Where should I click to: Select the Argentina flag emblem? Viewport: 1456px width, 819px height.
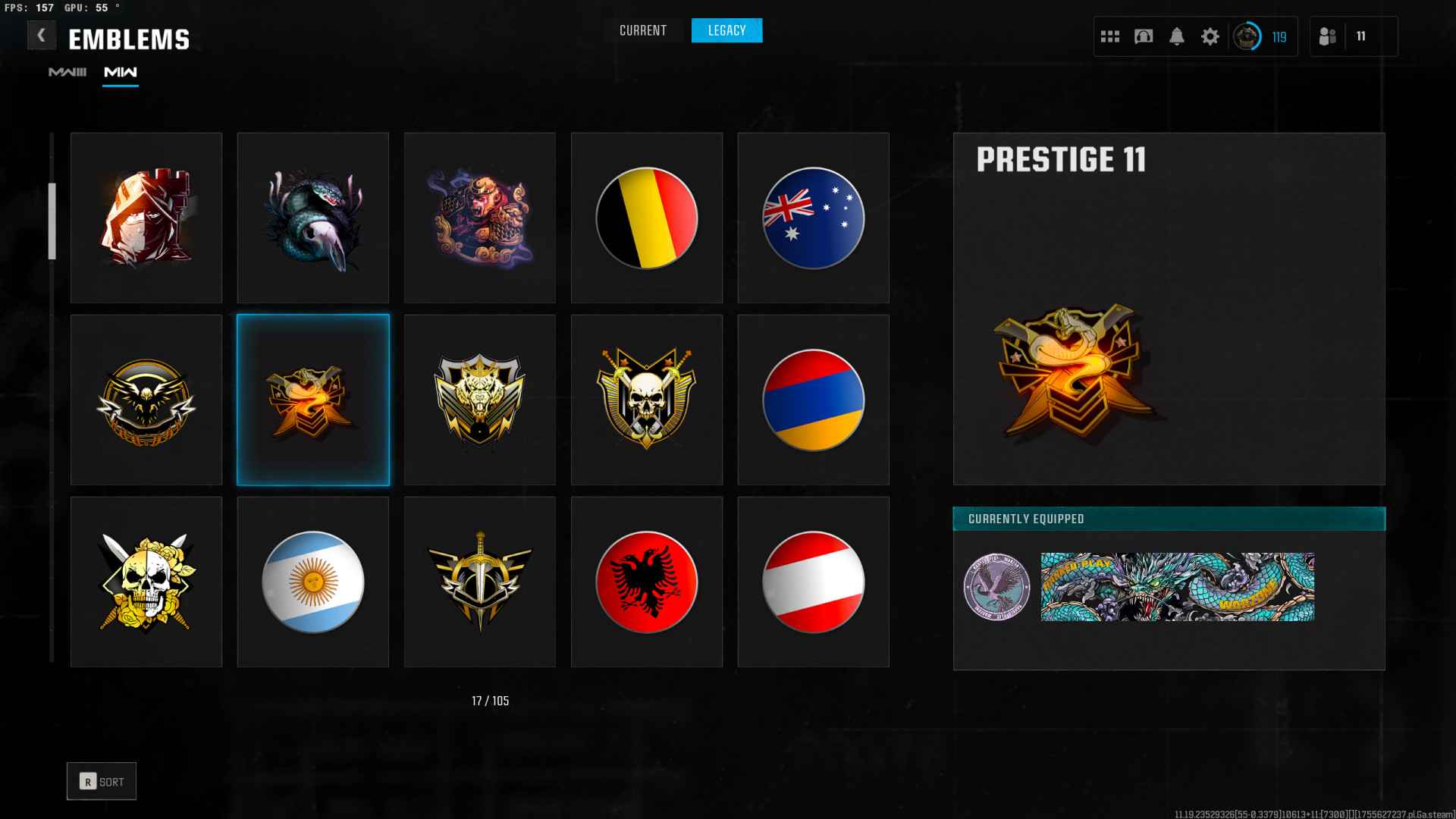tap(312, 582)
